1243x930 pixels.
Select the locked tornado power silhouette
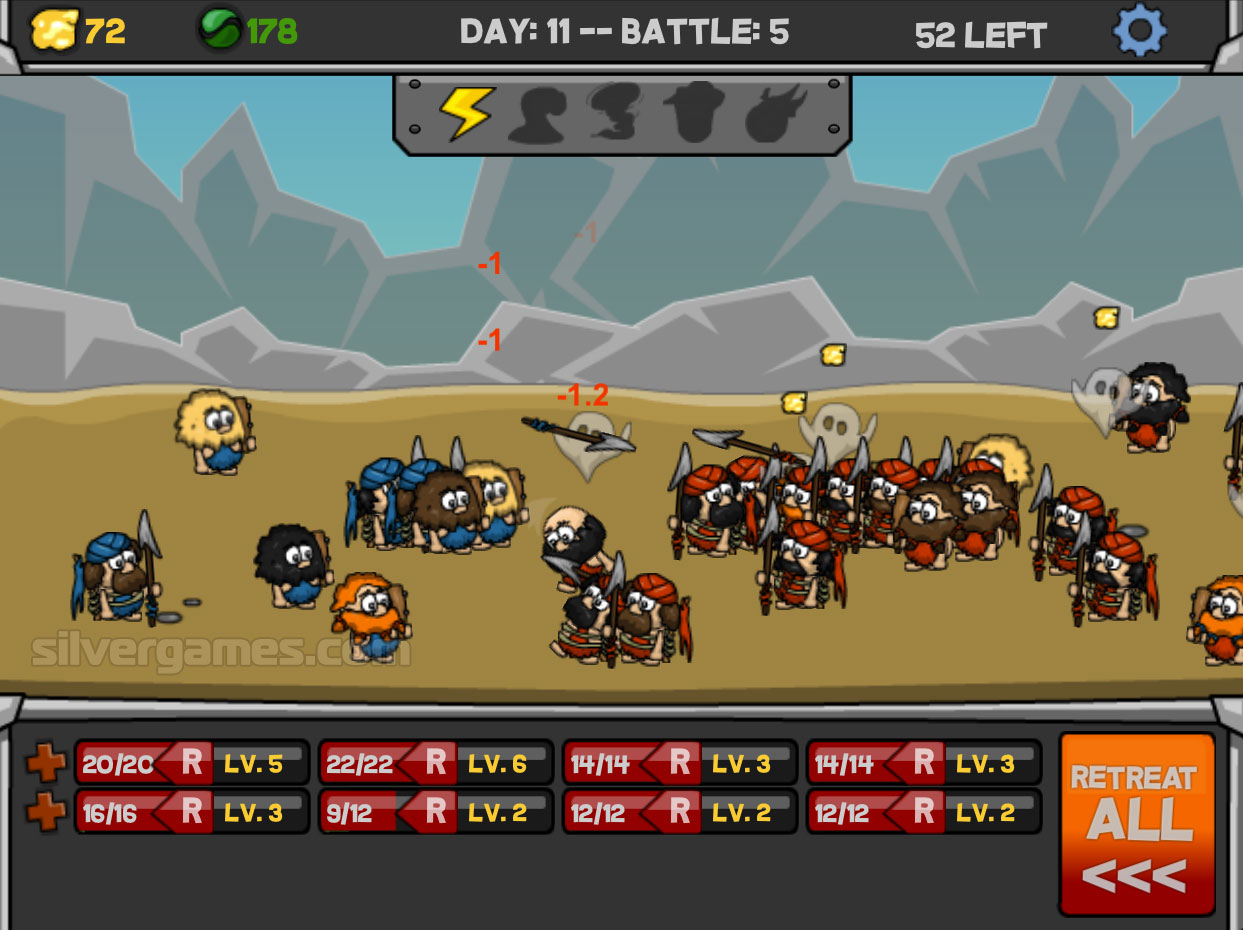pos(616,113)
